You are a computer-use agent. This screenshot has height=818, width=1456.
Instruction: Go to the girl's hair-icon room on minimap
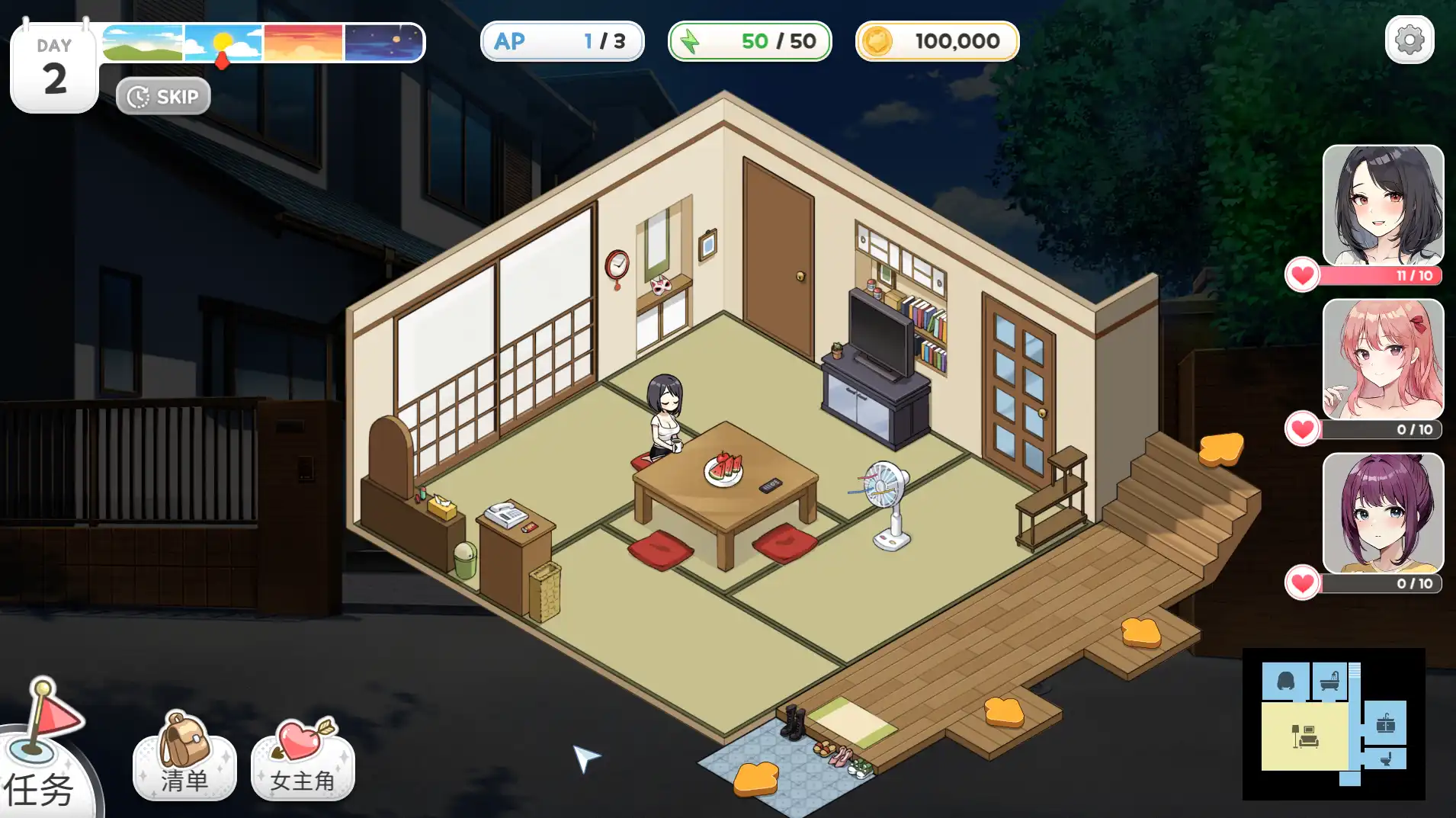(x=1286, y=681)
